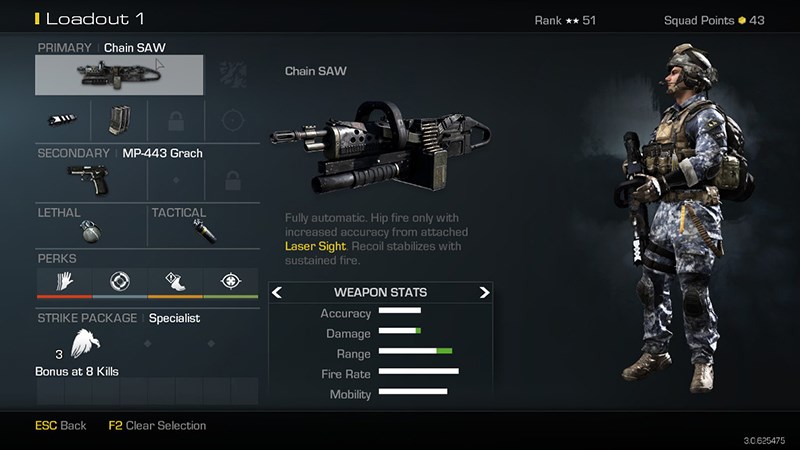Choose the boot perk with orange bar
The image size is (800, 450).
[175, 281]
